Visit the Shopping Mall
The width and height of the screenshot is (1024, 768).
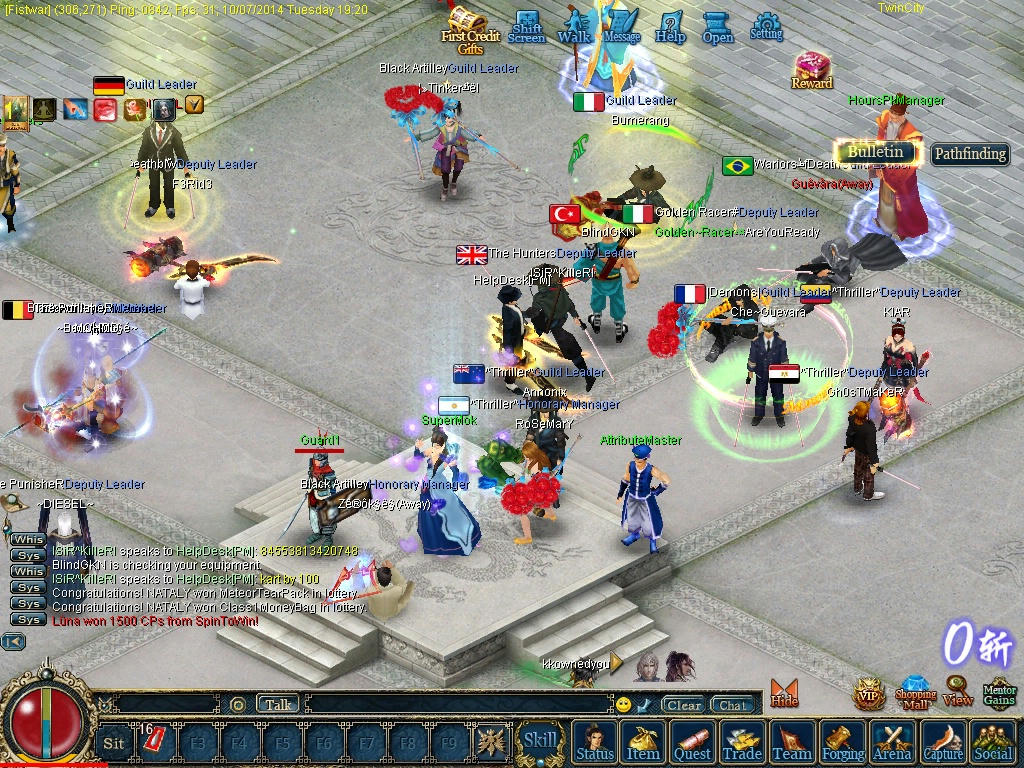coord(915,692)
